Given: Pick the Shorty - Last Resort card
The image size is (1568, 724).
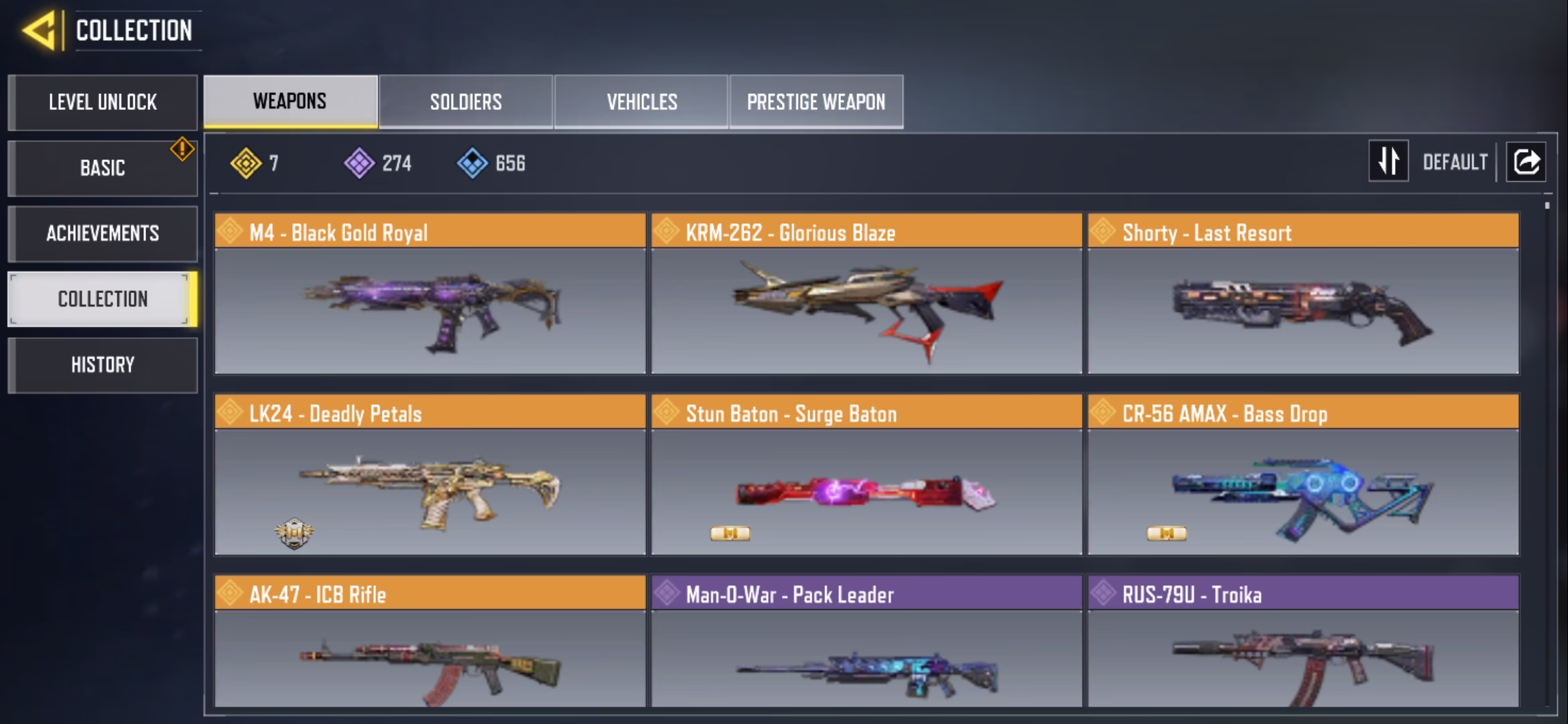Looking at the screenshot, I should tap(1303, 294).
